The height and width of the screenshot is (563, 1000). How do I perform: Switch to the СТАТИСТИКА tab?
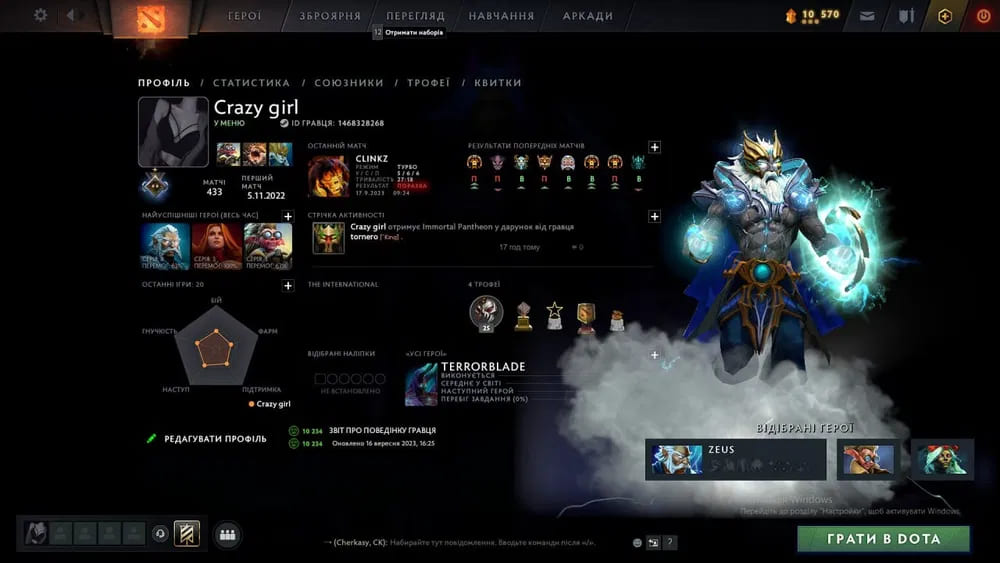[x=251, y=83]
